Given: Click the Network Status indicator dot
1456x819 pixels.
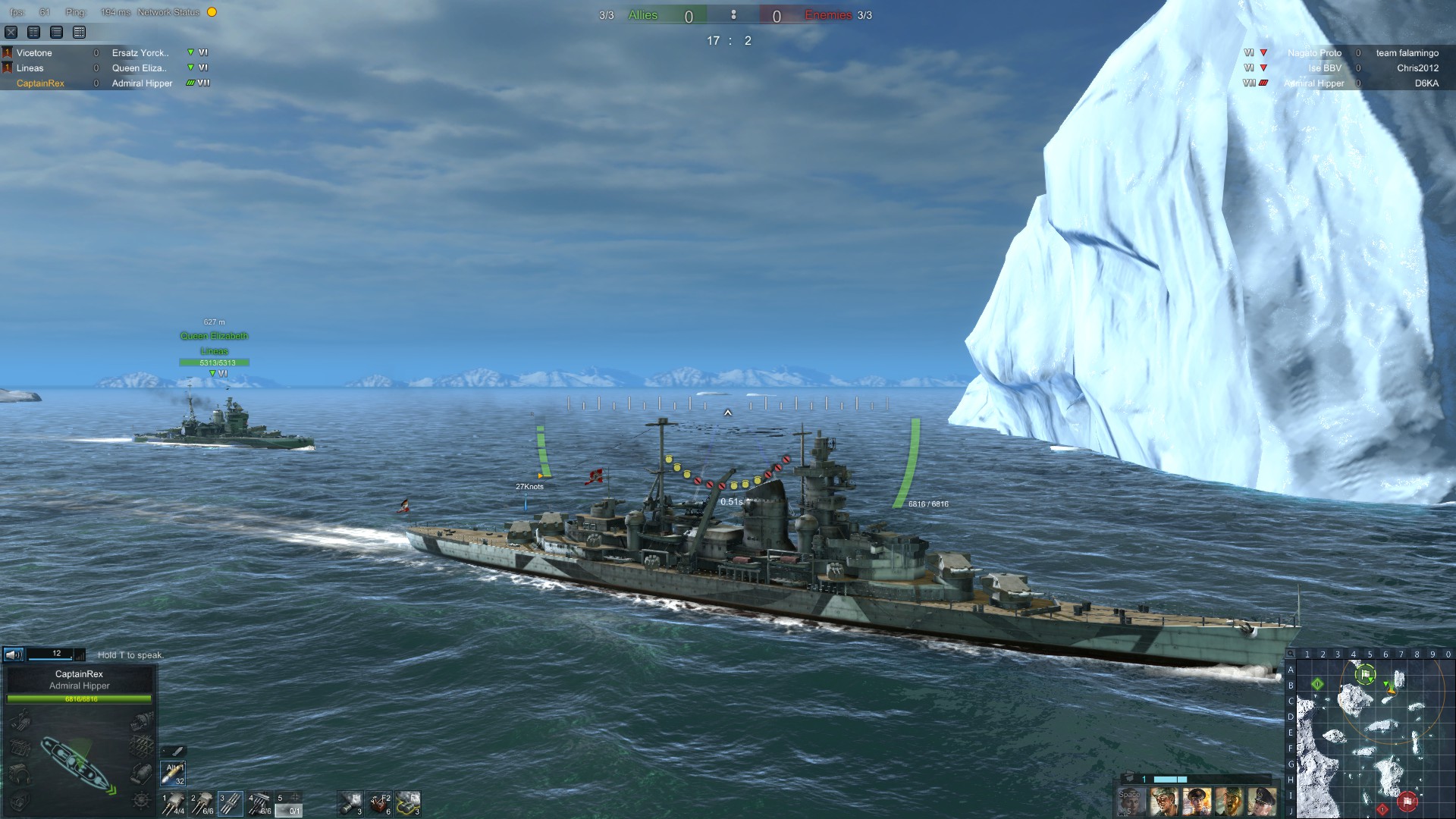Looking at the screenshot, I should (210, 12).
